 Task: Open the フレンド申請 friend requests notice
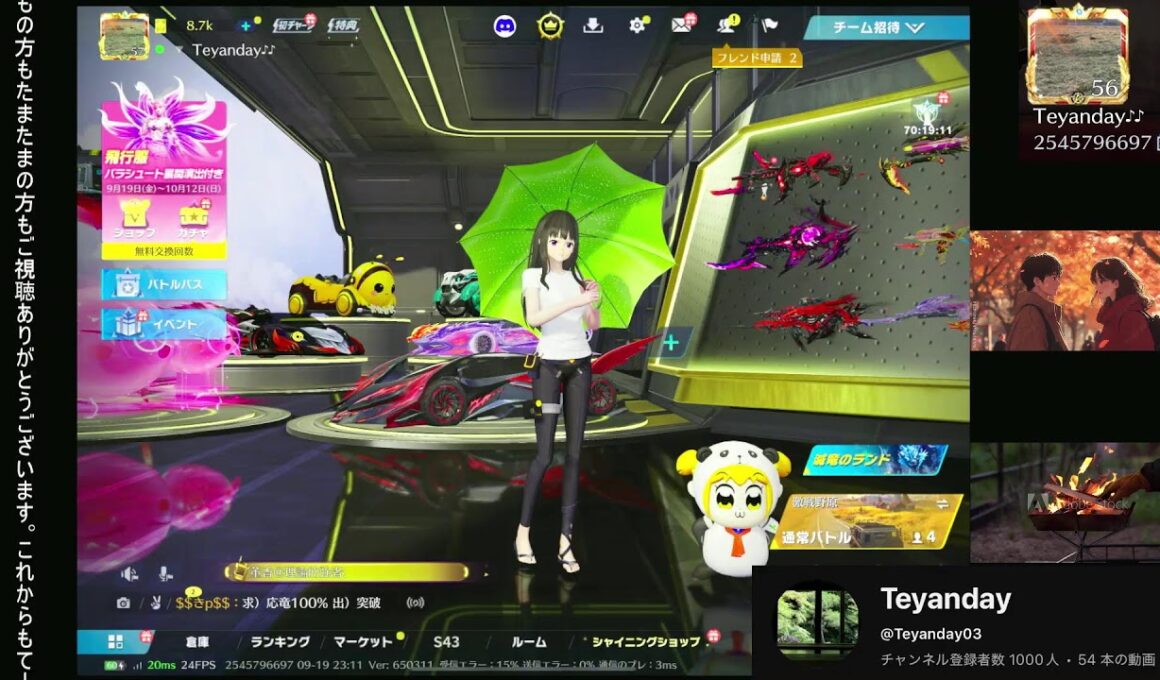click(x=757, y=58)
